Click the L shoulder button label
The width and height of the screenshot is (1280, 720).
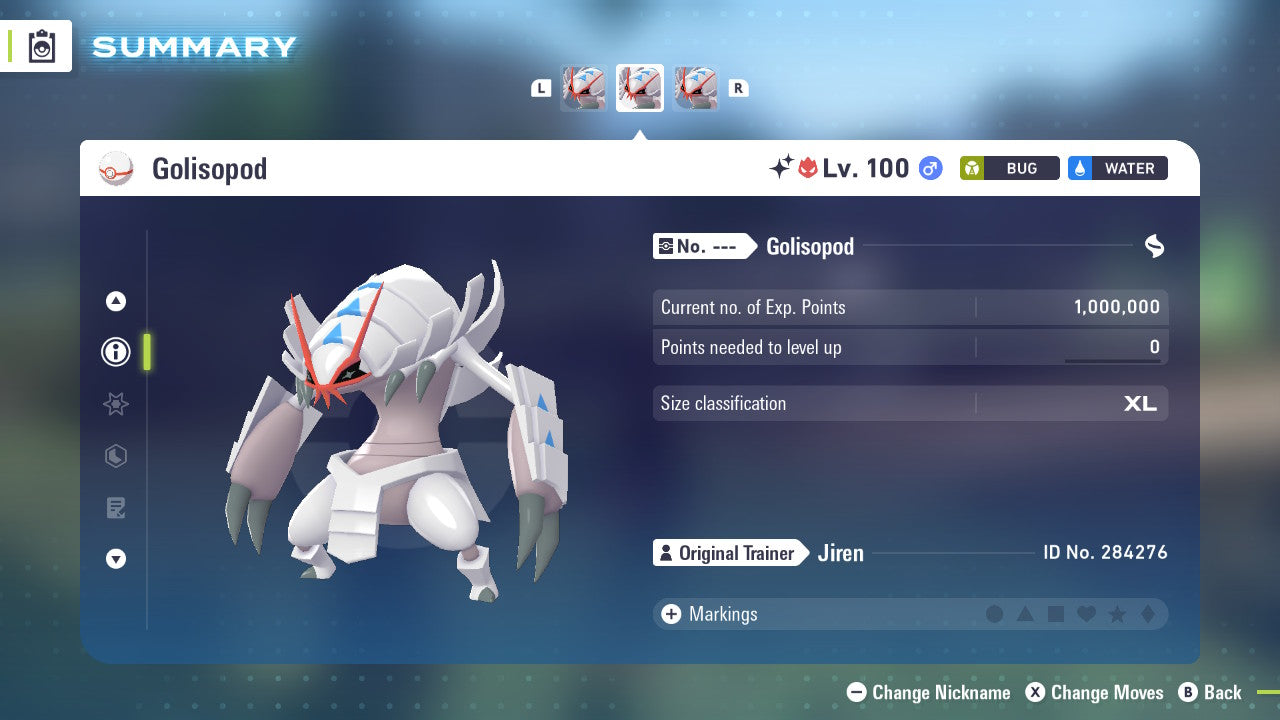541,88
